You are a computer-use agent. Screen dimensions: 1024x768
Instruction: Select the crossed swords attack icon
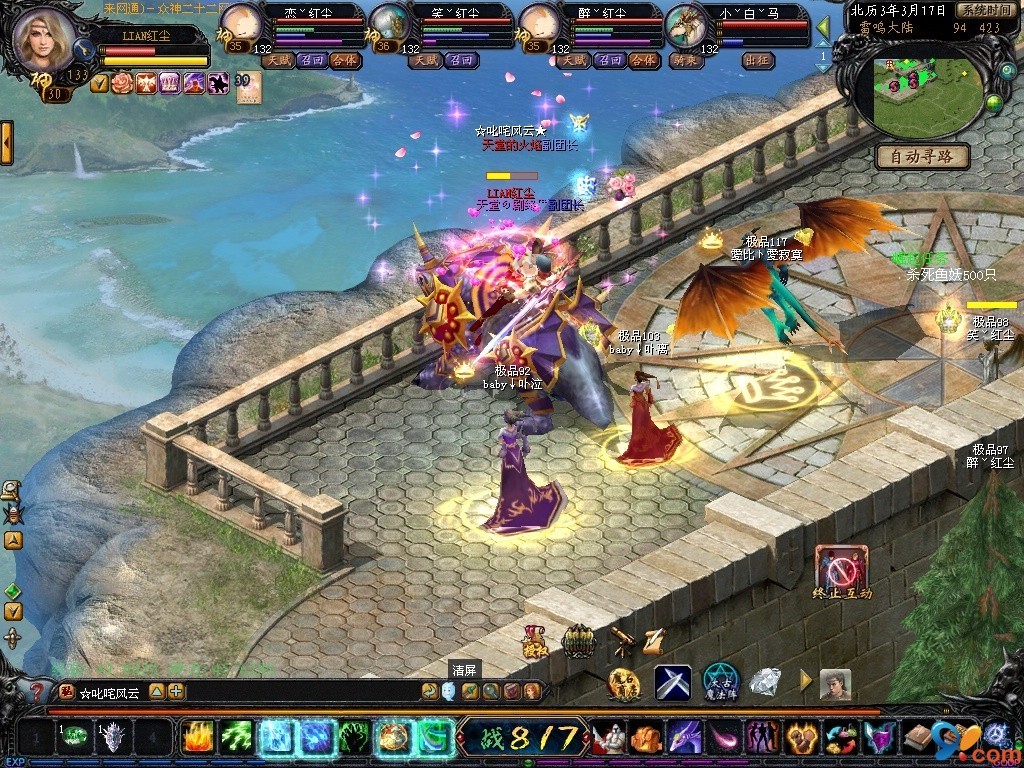point(673,683)
